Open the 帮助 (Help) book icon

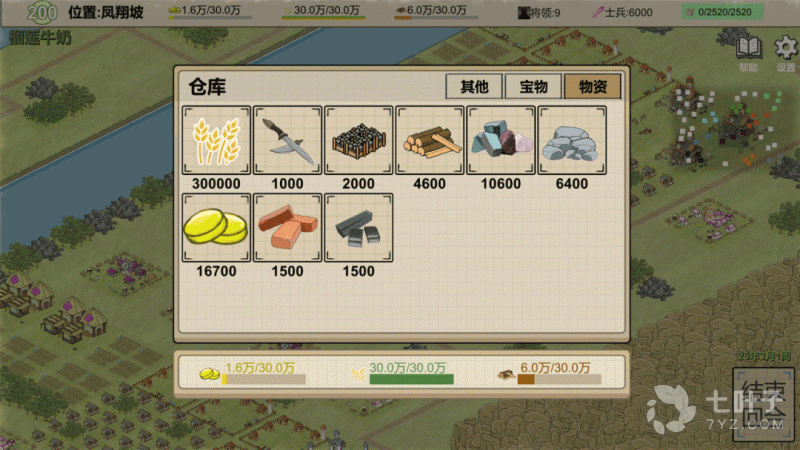748,50
